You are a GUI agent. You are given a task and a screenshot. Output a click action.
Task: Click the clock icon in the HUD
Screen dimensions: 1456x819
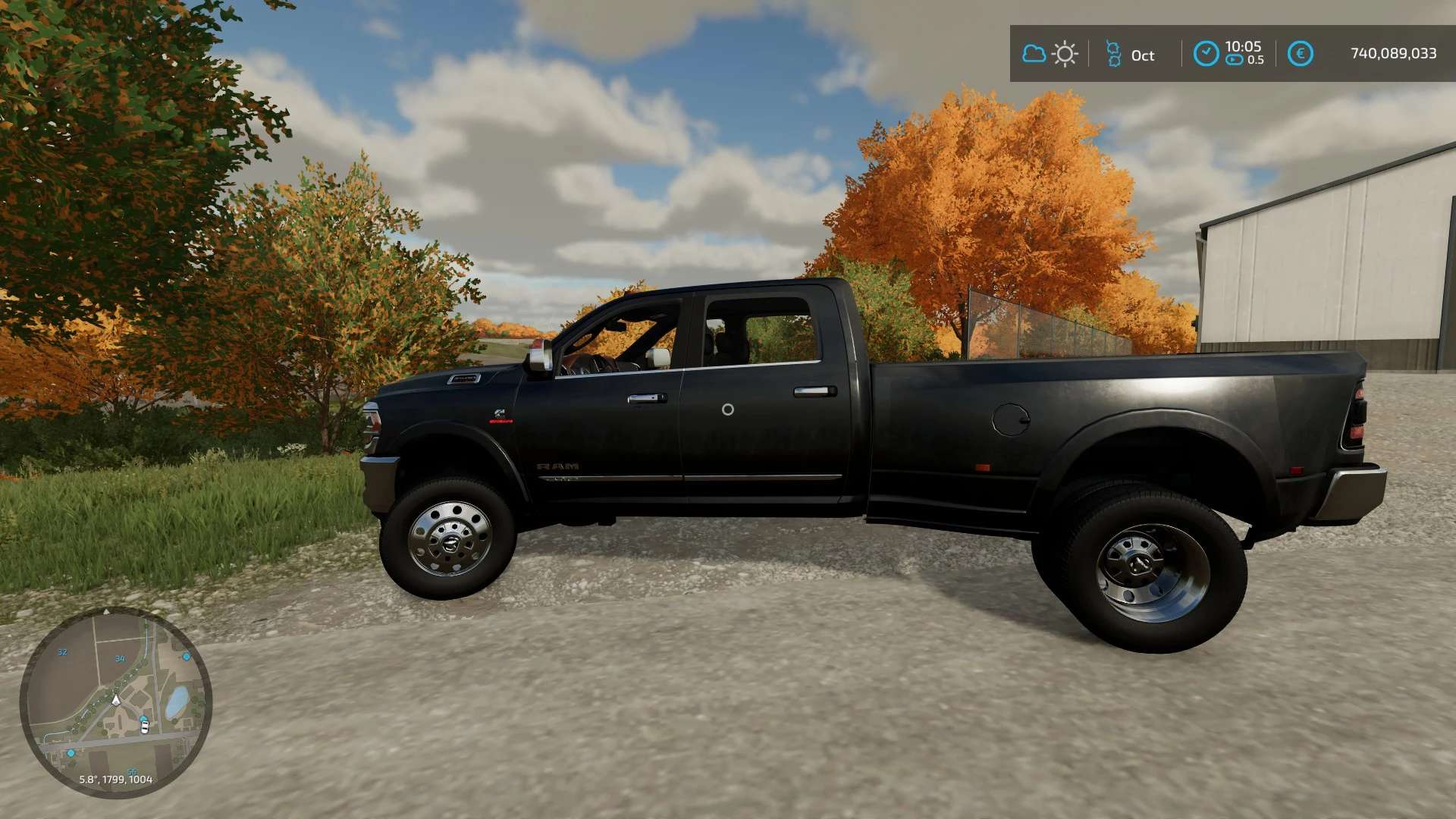(1206, 54)
